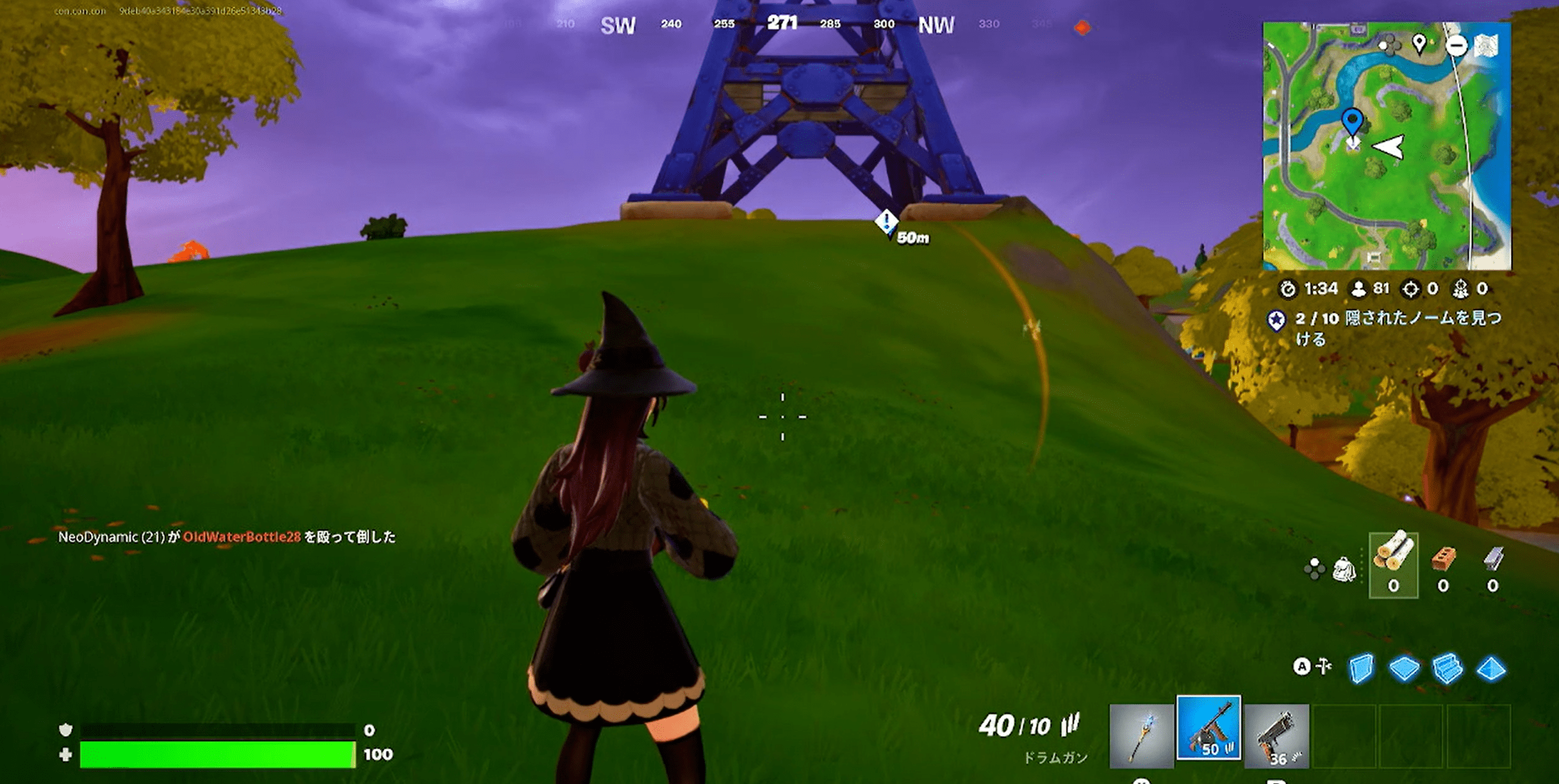Click the minimap's minus zoom button
Screen dimensions: 1559x784
pos(1456,45)
